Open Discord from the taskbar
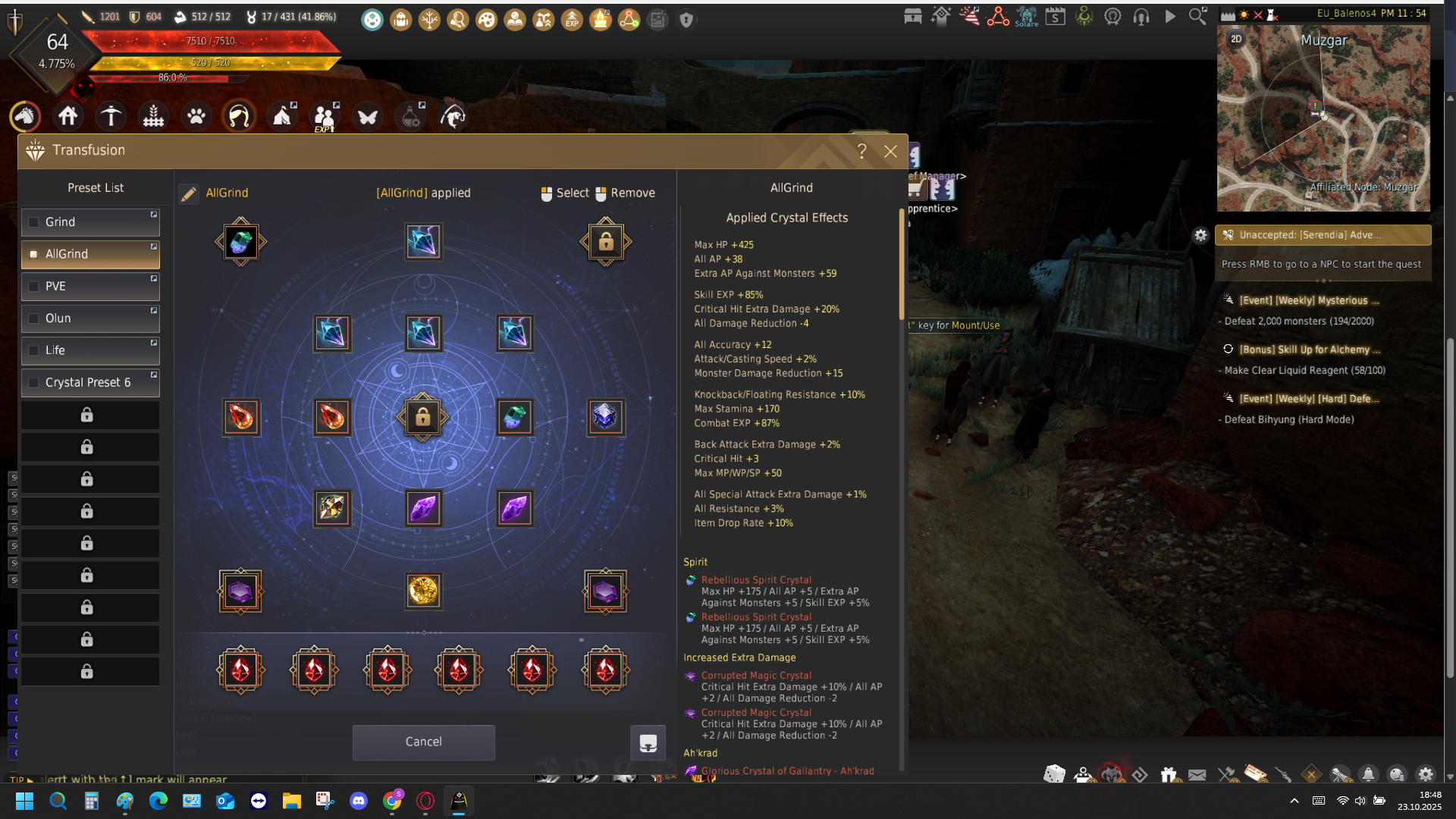Viewport: 1456px width, 819px height. click(359, 801)
